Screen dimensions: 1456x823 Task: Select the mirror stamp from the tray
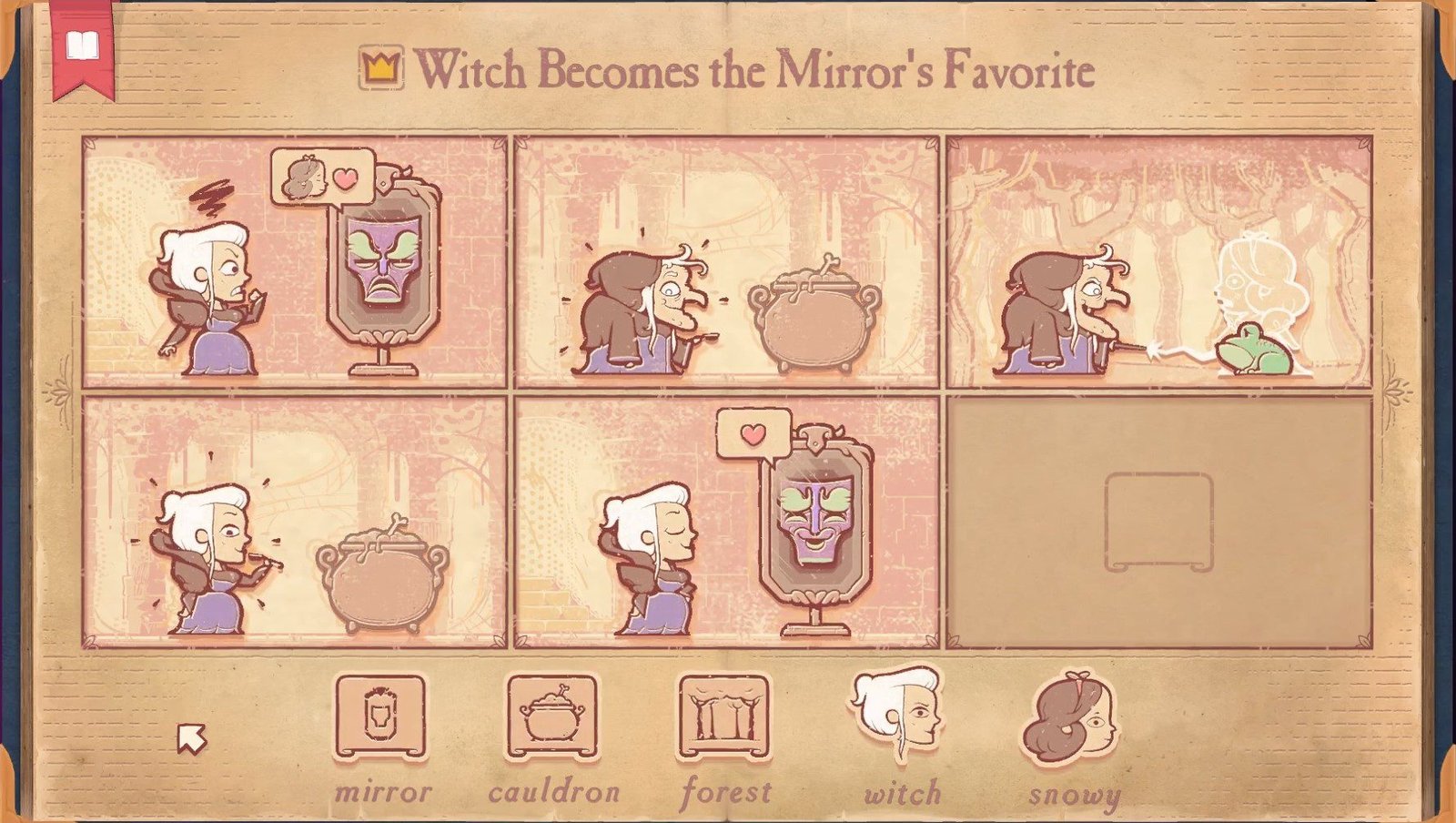pos(381,719)
